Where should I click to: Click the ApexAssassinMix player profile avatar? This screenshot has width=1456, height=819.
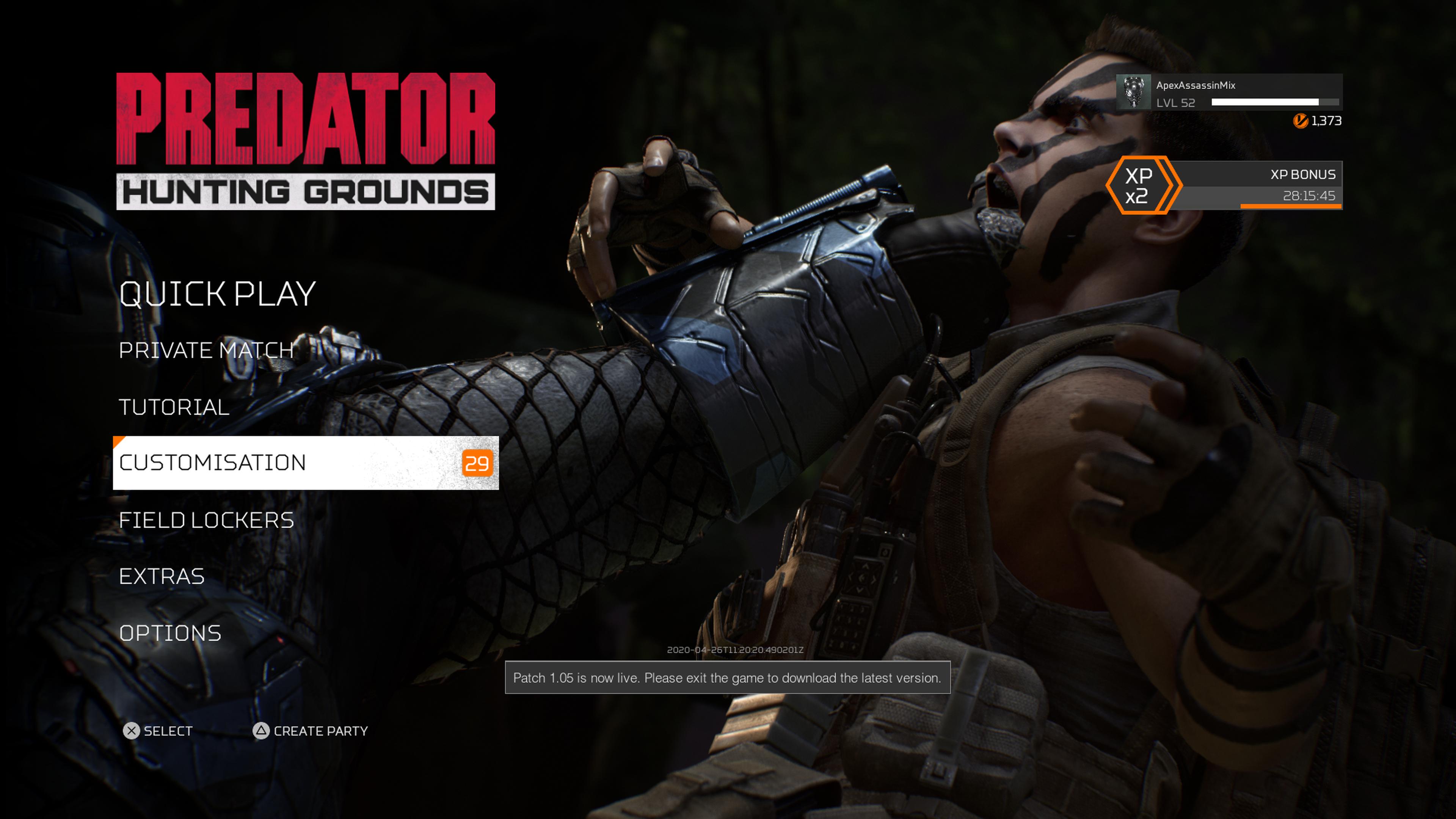(1133, 92)
